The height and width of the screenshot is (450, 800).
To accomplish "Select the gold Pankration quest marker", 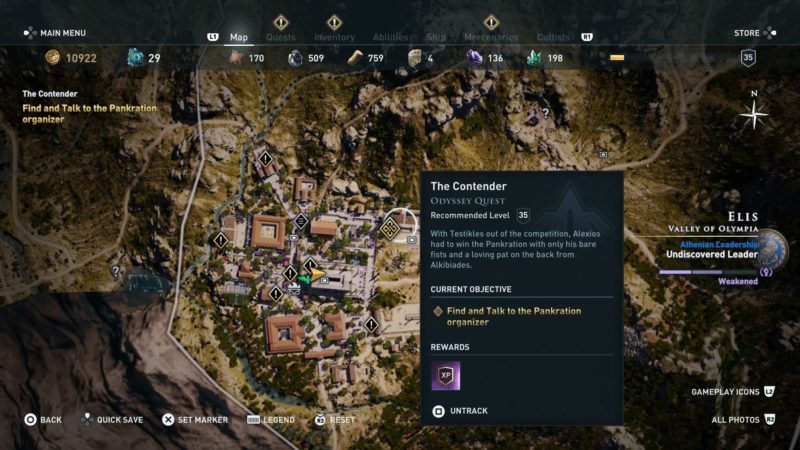I will 390,229.
